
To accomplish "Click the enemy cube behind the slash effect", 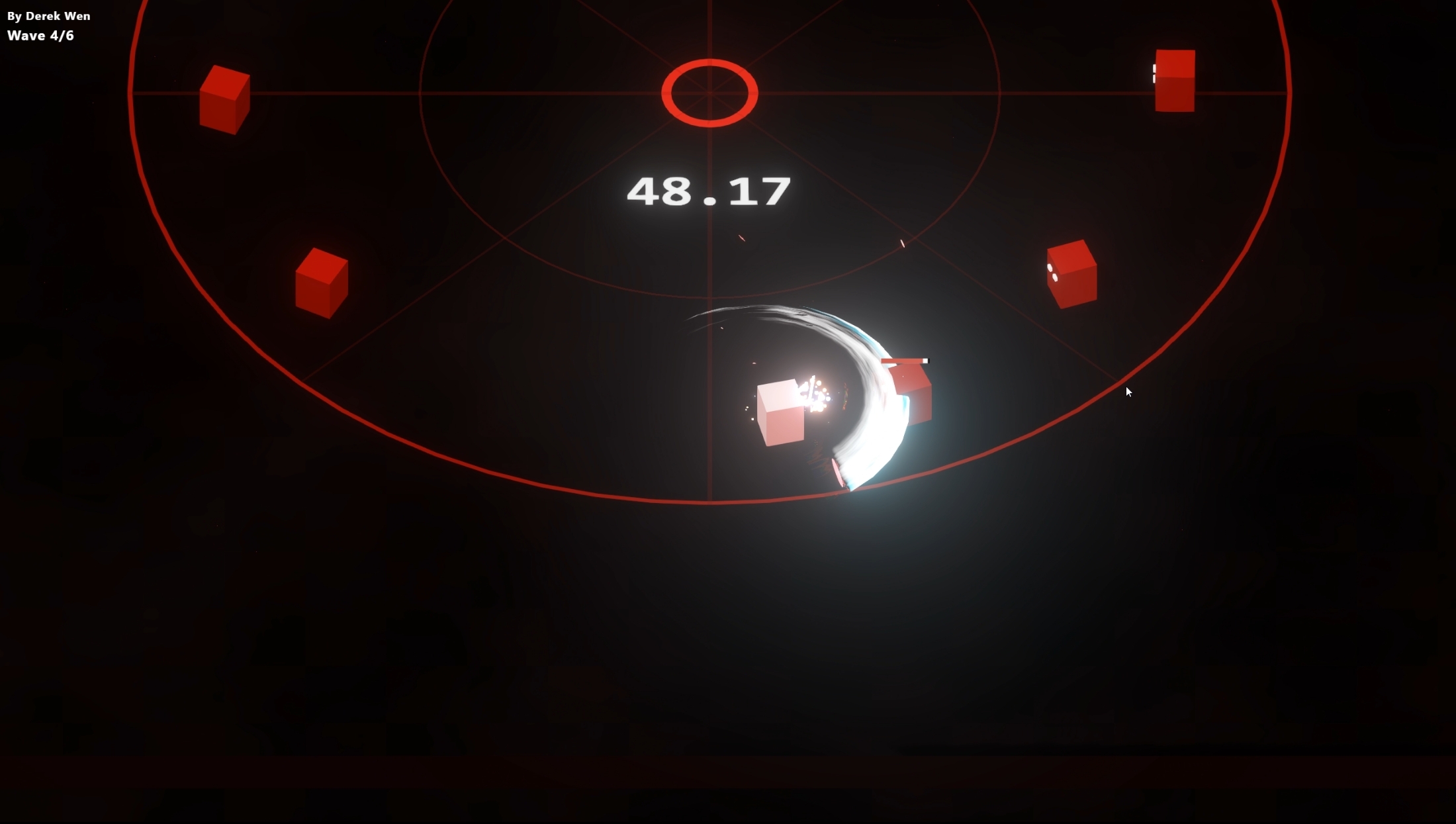I will pos(912,395).
